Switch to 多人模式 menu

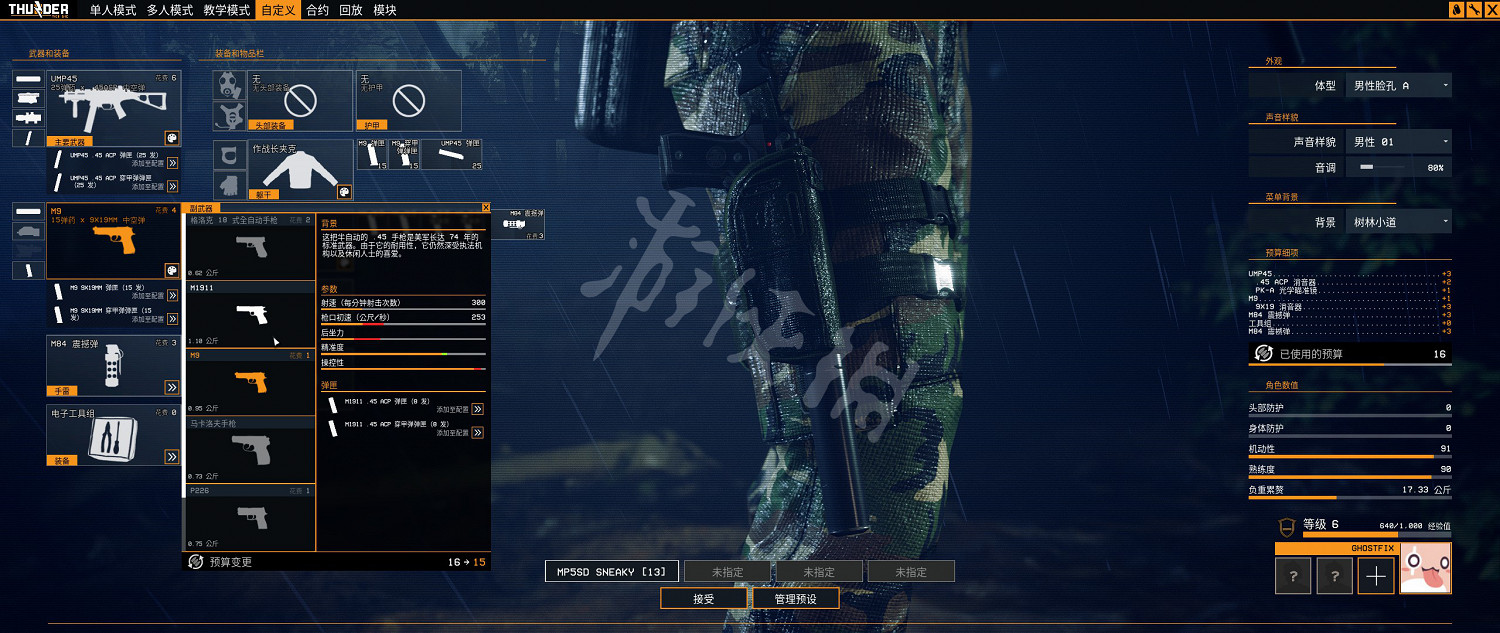[x=169, y=10]
